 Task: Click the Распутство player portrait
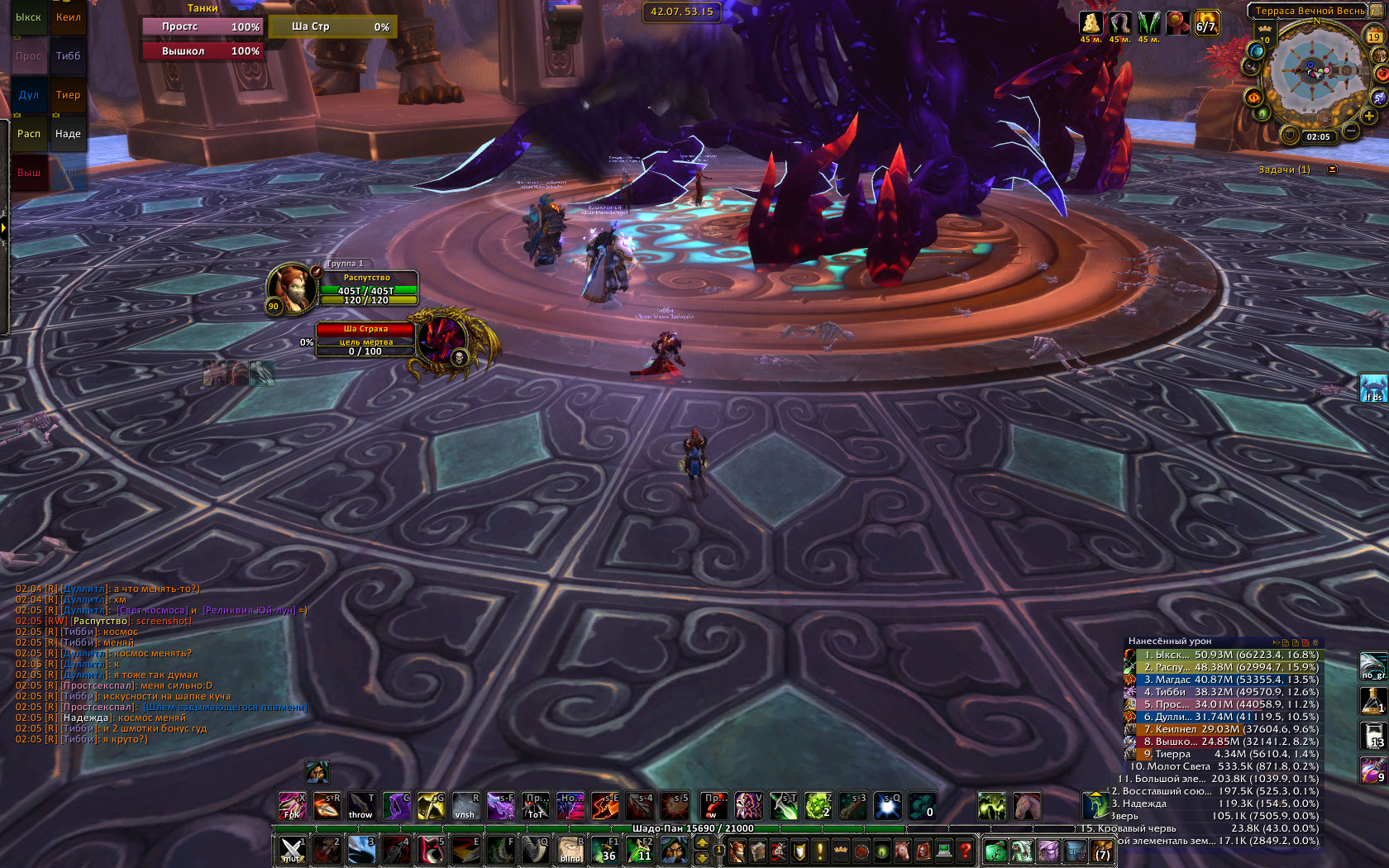(x=291, y=287)
